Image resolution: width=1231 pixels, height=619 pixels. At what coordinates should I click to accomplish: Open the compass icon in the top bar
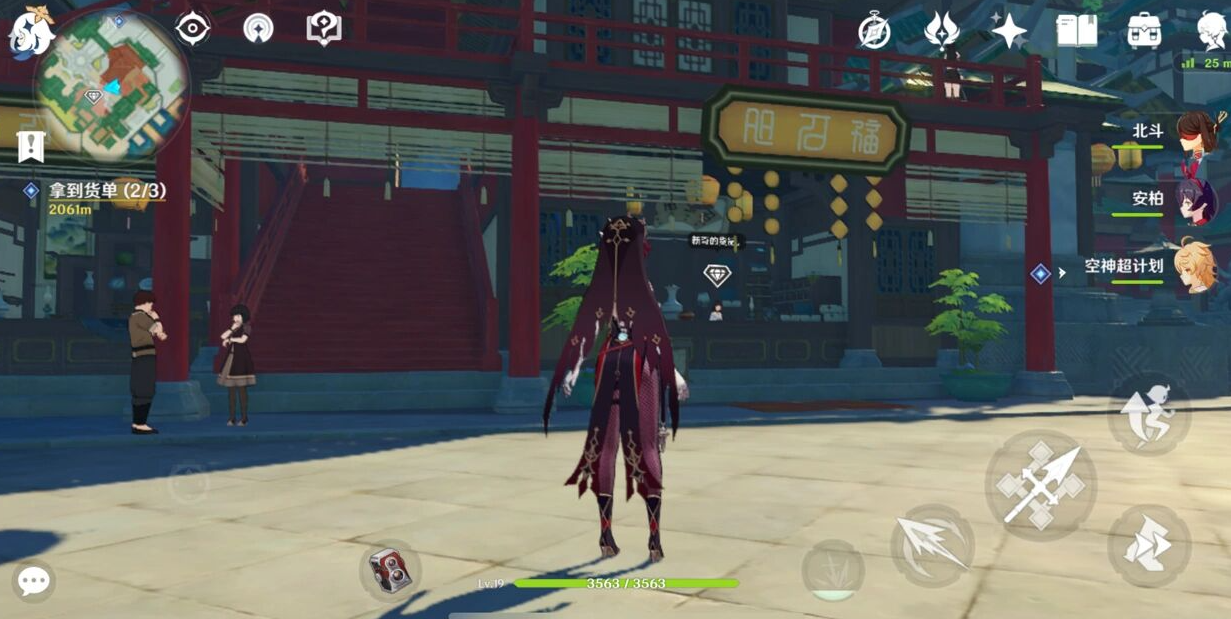[874, 32]
